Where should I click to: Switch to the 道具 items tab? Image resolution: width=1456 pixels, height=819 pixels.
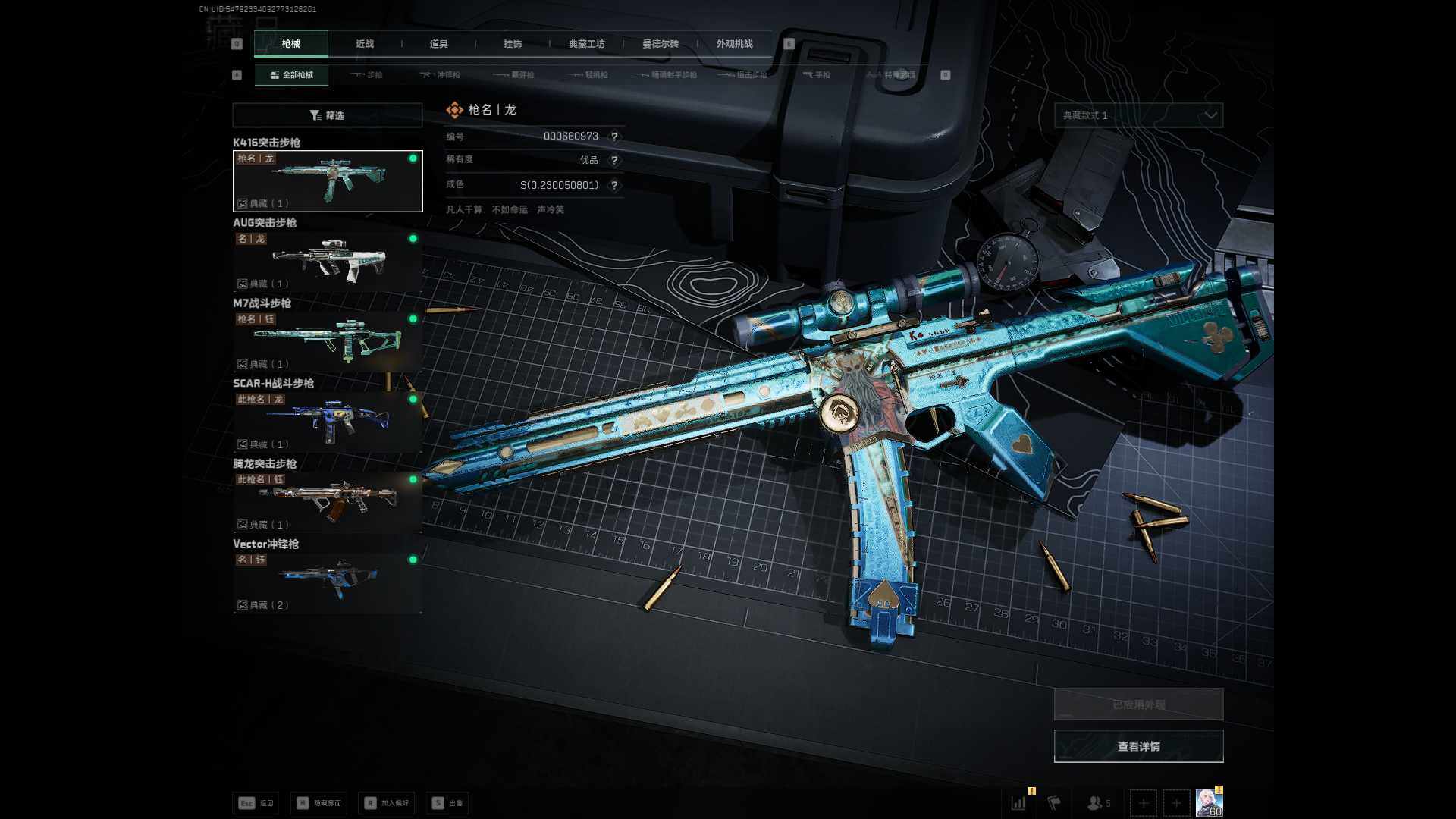[438, 44]
